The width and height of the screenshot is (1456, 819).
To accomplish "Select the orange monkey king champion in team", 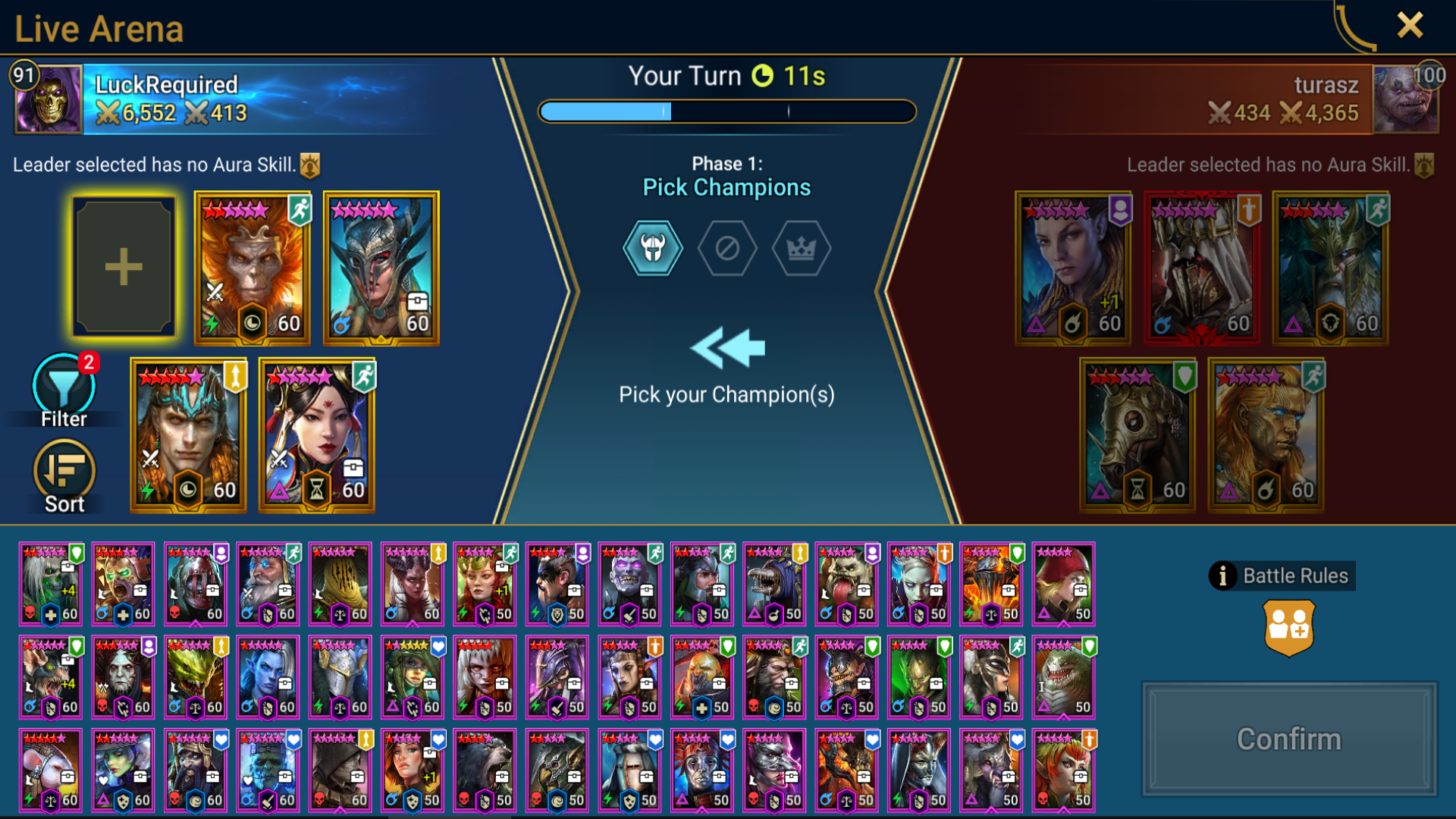I will point(253,267).
